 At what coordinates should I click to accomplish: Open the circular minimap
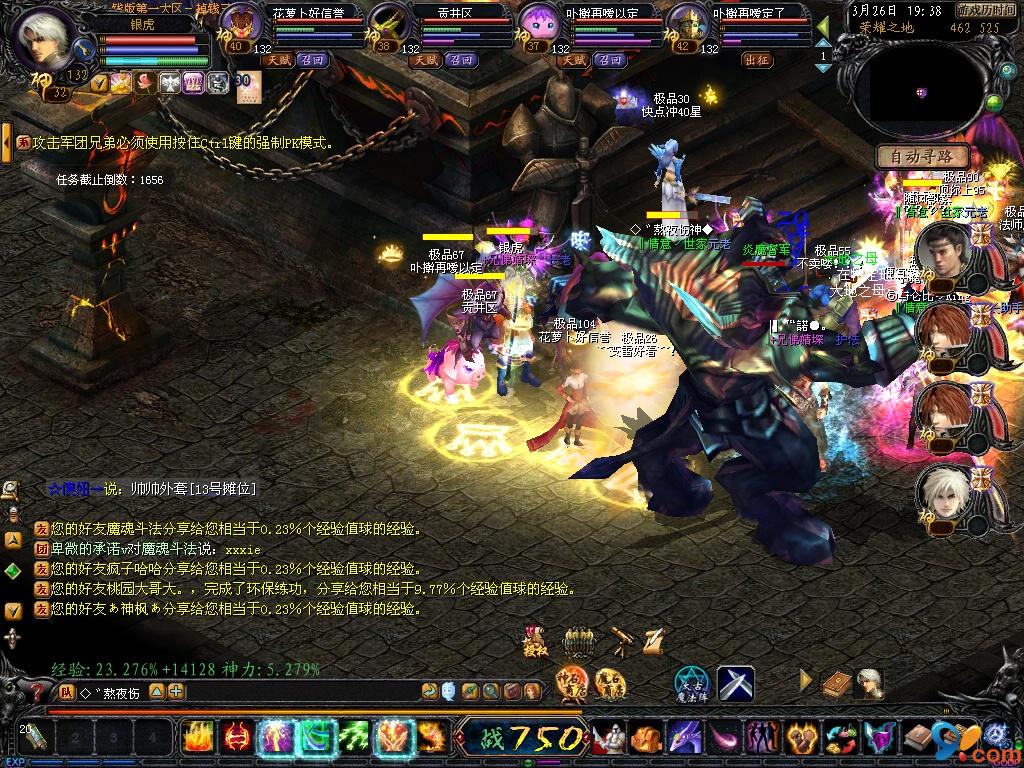921,91
